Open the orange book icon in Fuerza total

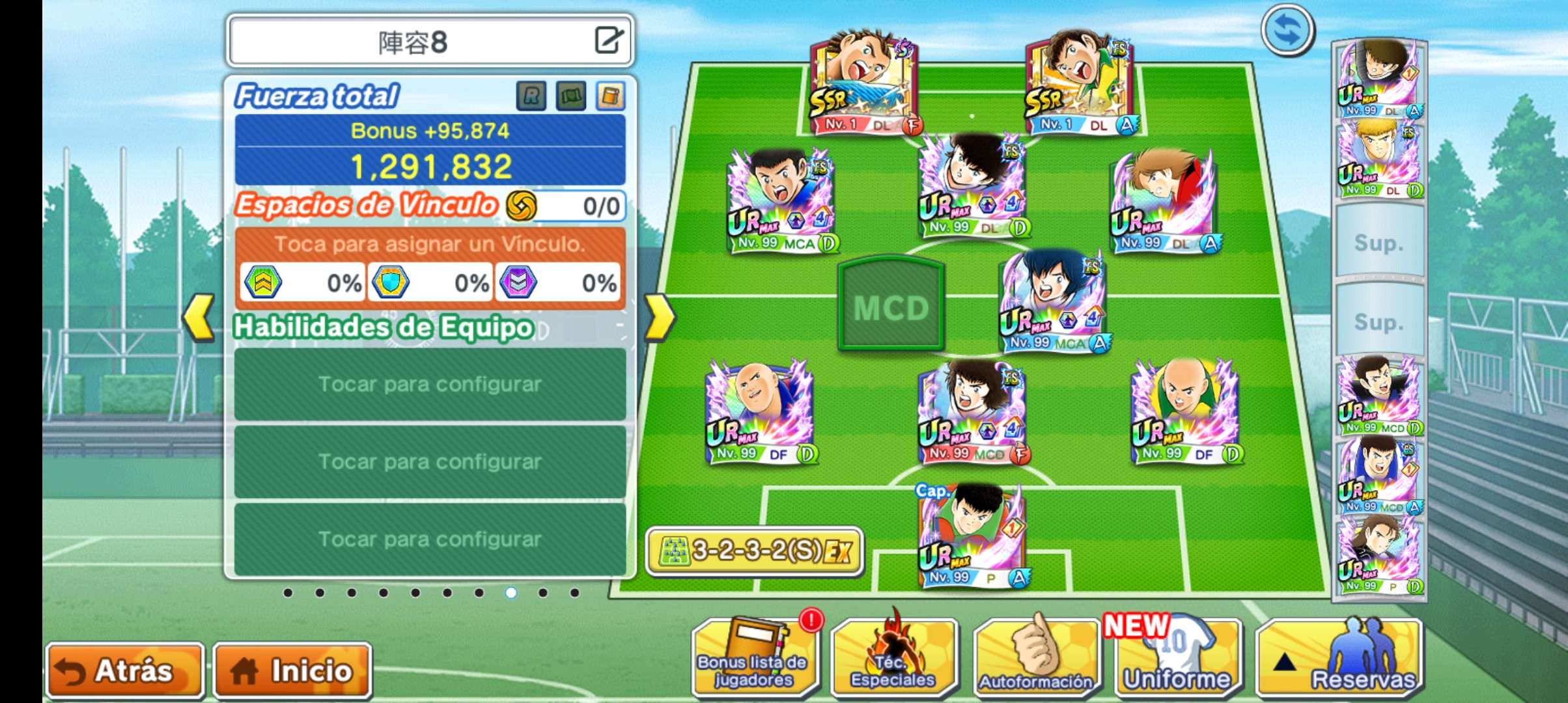[x=610, y=96]
